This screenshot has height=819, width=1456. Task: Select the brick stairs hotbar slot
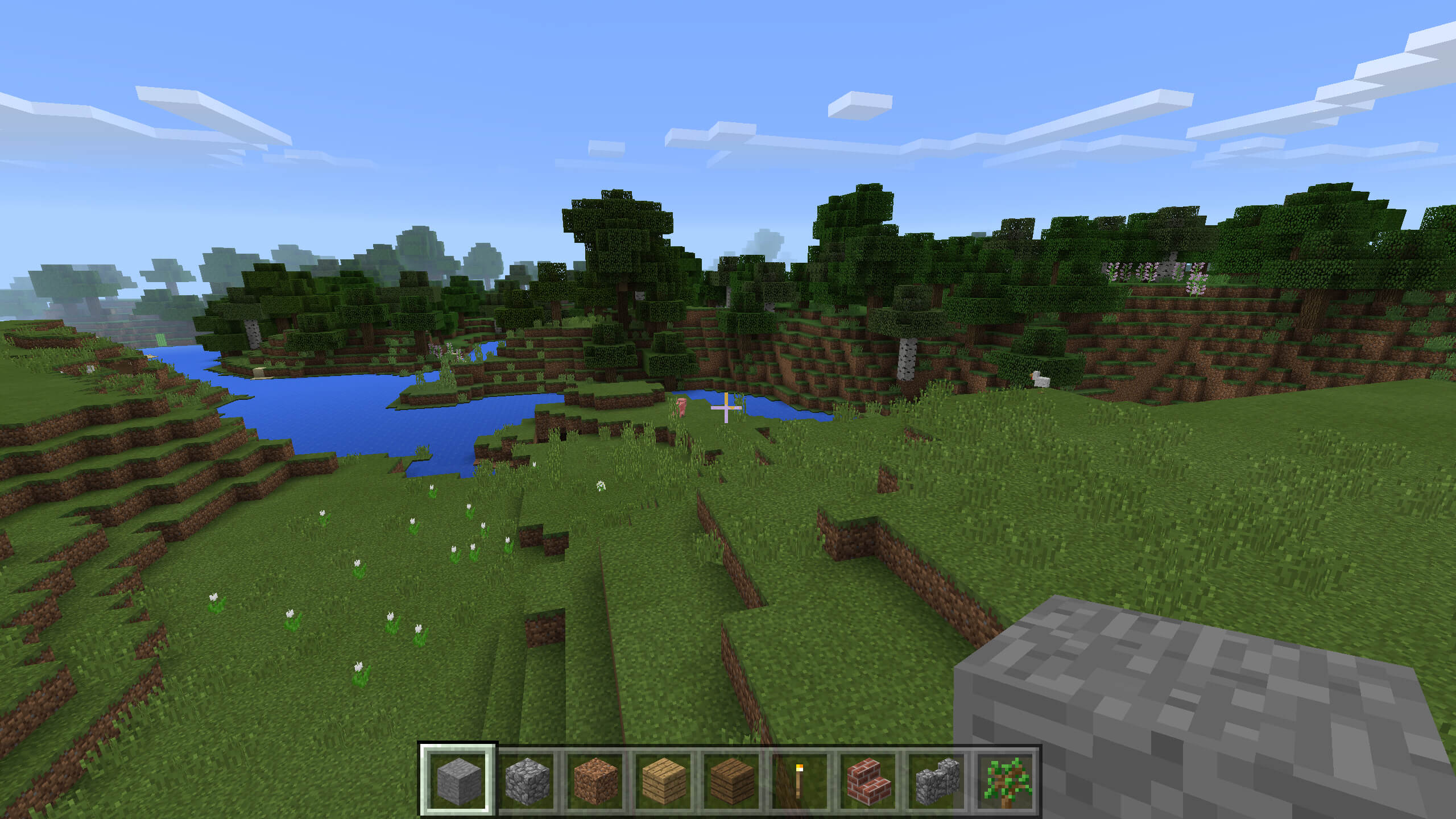point(868,780)
